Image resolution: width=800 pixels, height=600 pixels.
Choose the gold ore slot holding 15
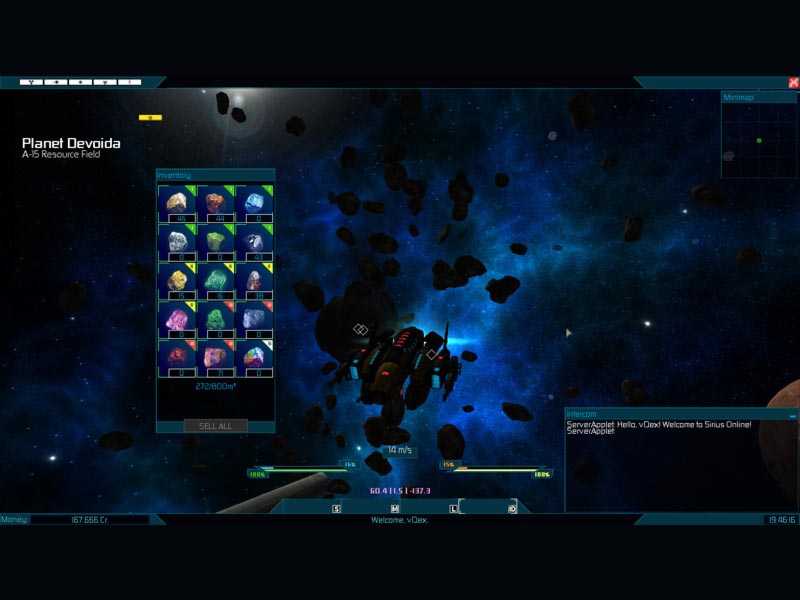180,282
